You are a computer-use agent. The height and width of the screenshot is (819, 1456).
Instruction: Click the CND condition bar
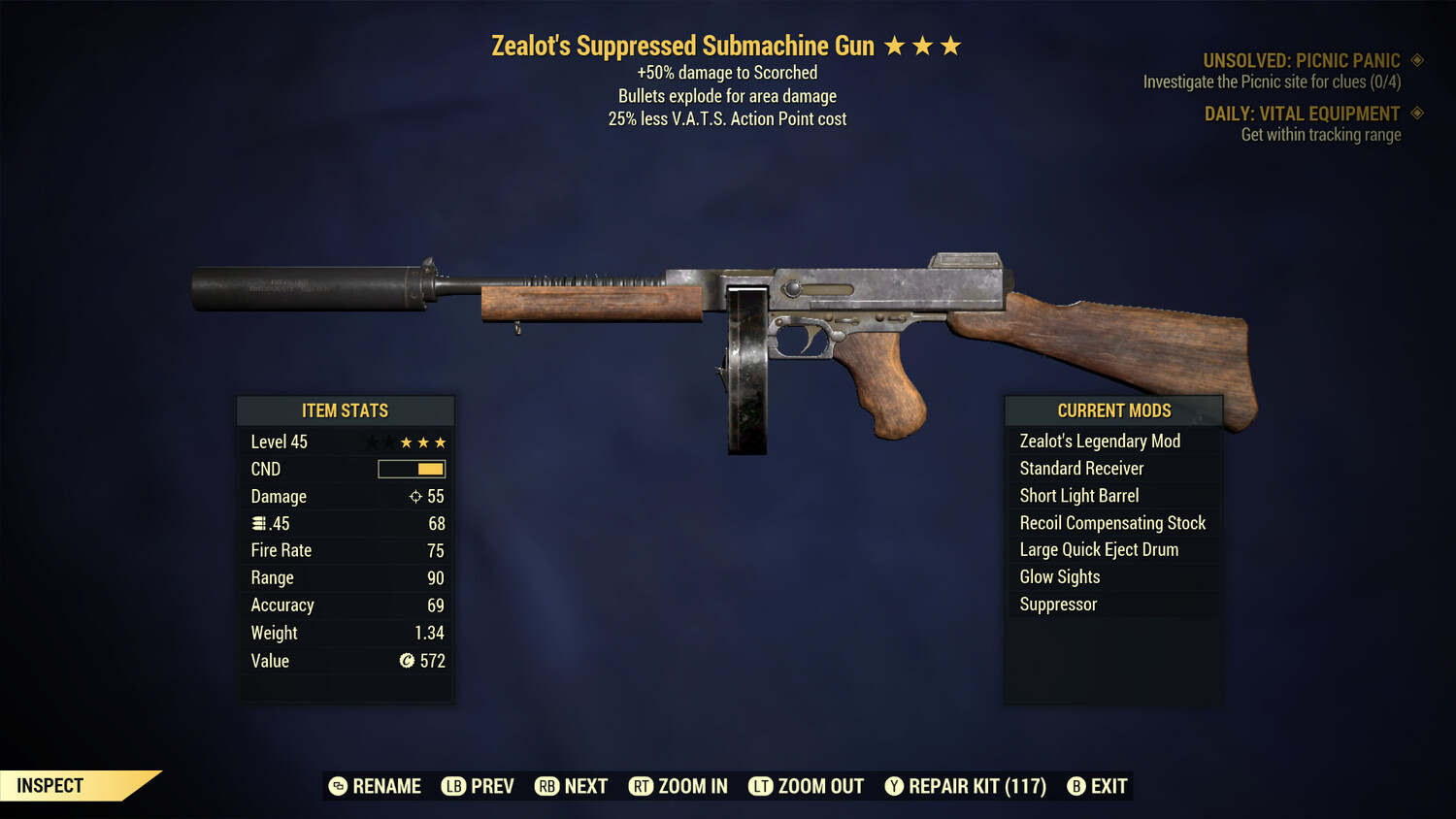pyautogui.click(x=411, y=469)
